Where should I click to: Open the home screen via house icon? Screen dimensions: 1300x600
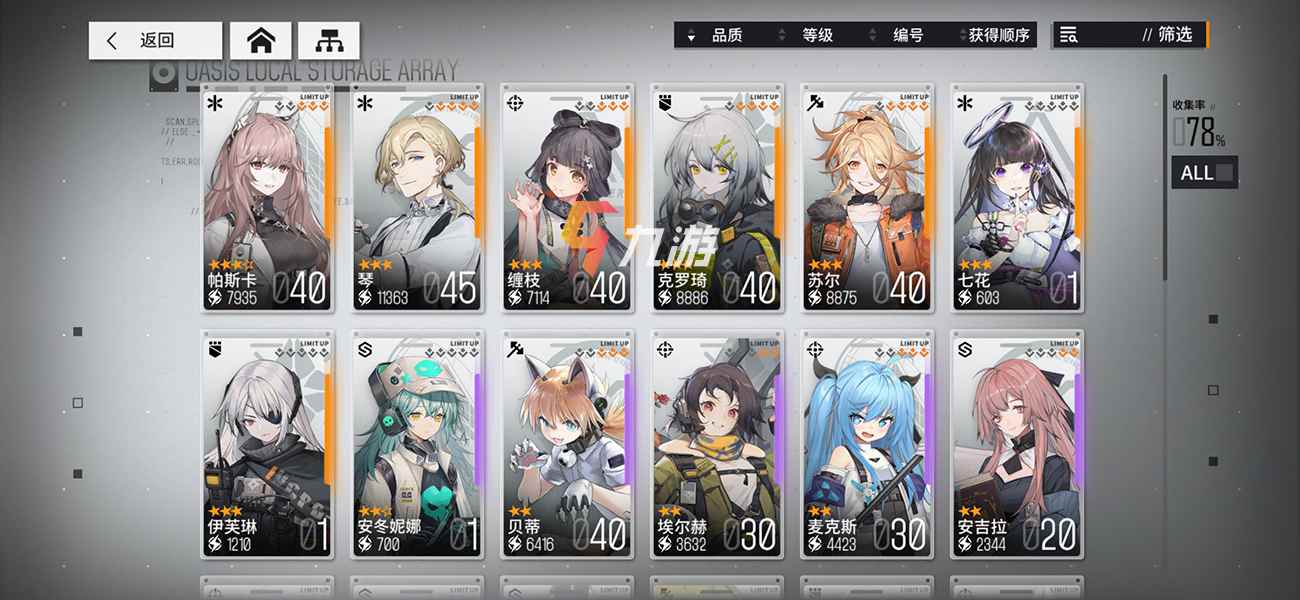(x=261, y=41)
